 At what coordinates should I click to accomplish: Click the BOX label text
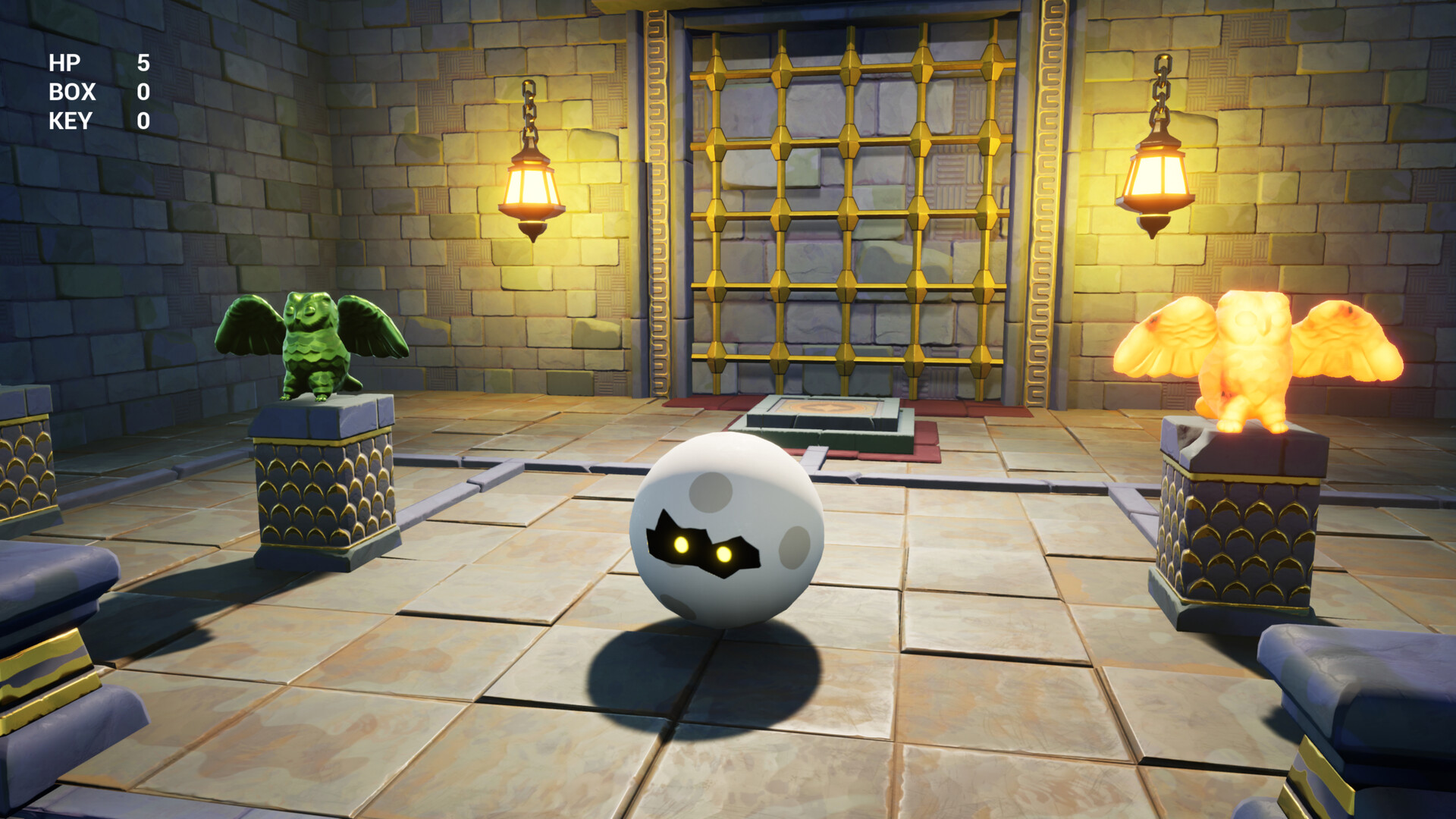pyautogui.click(x=71, y=92)
